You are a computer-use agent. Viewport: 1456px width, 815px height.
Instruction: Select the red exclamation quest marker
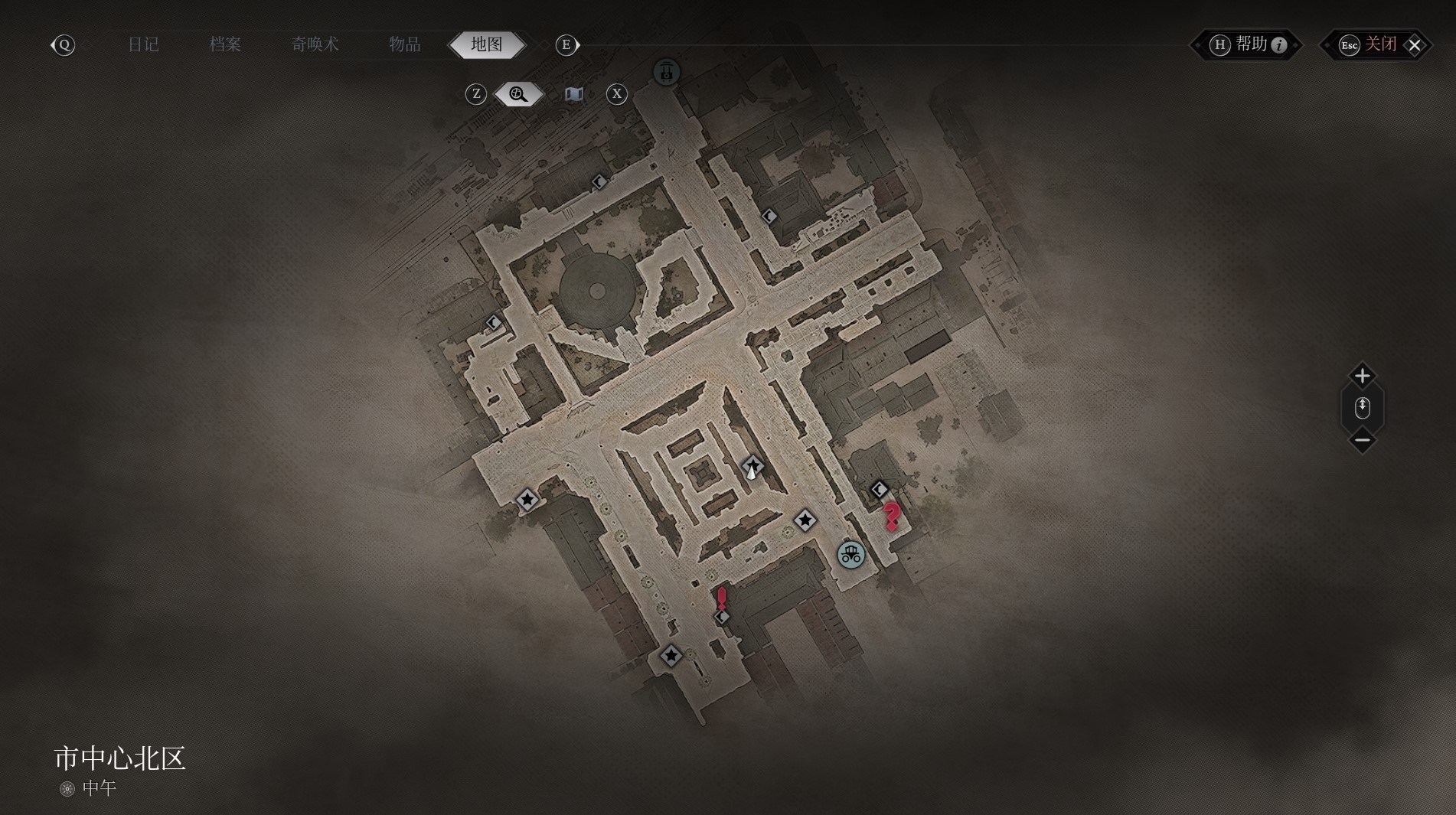pos(721,598)
